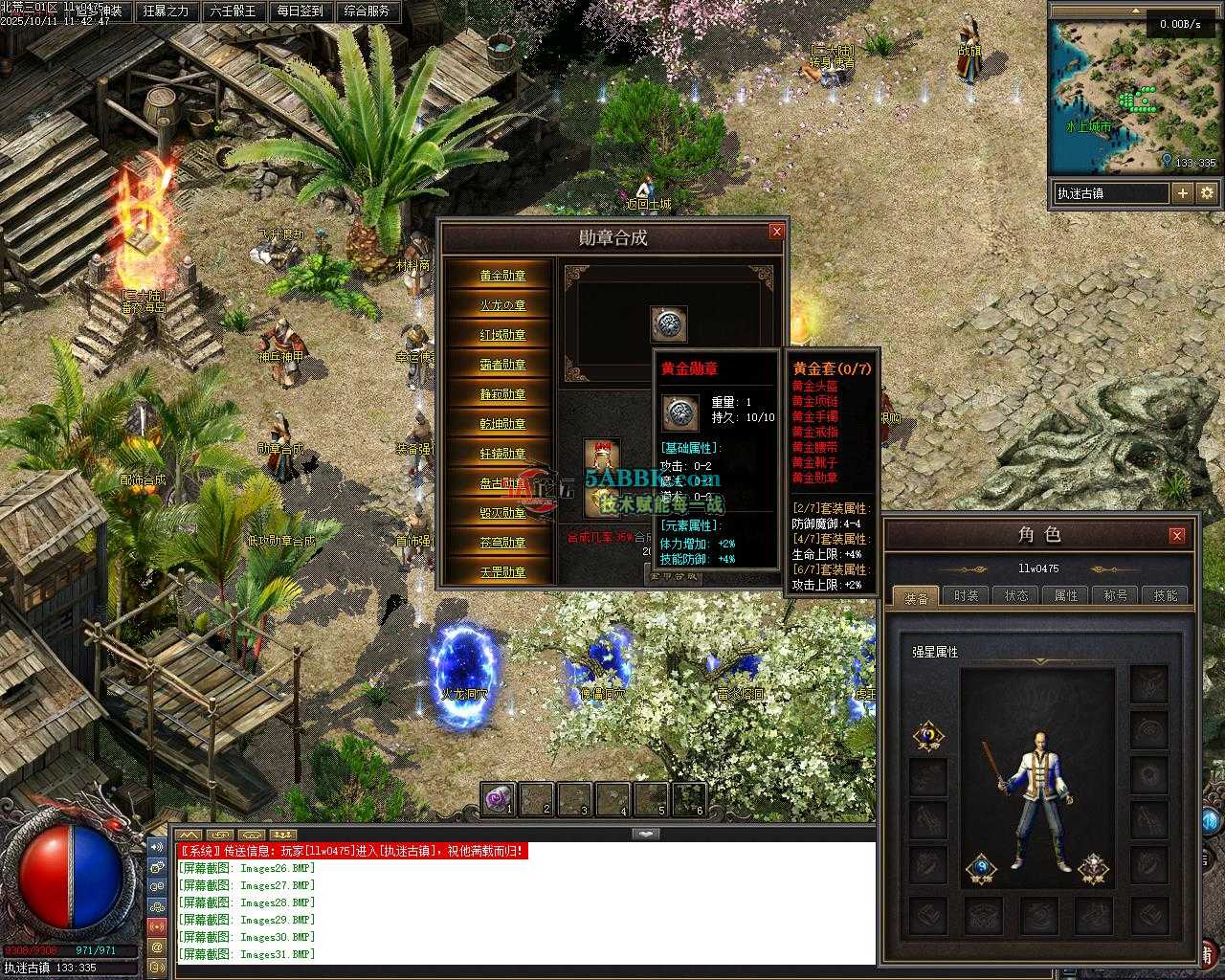
Task: Switch to the 时装 fashion tab
Action: [x=966, y=595]
